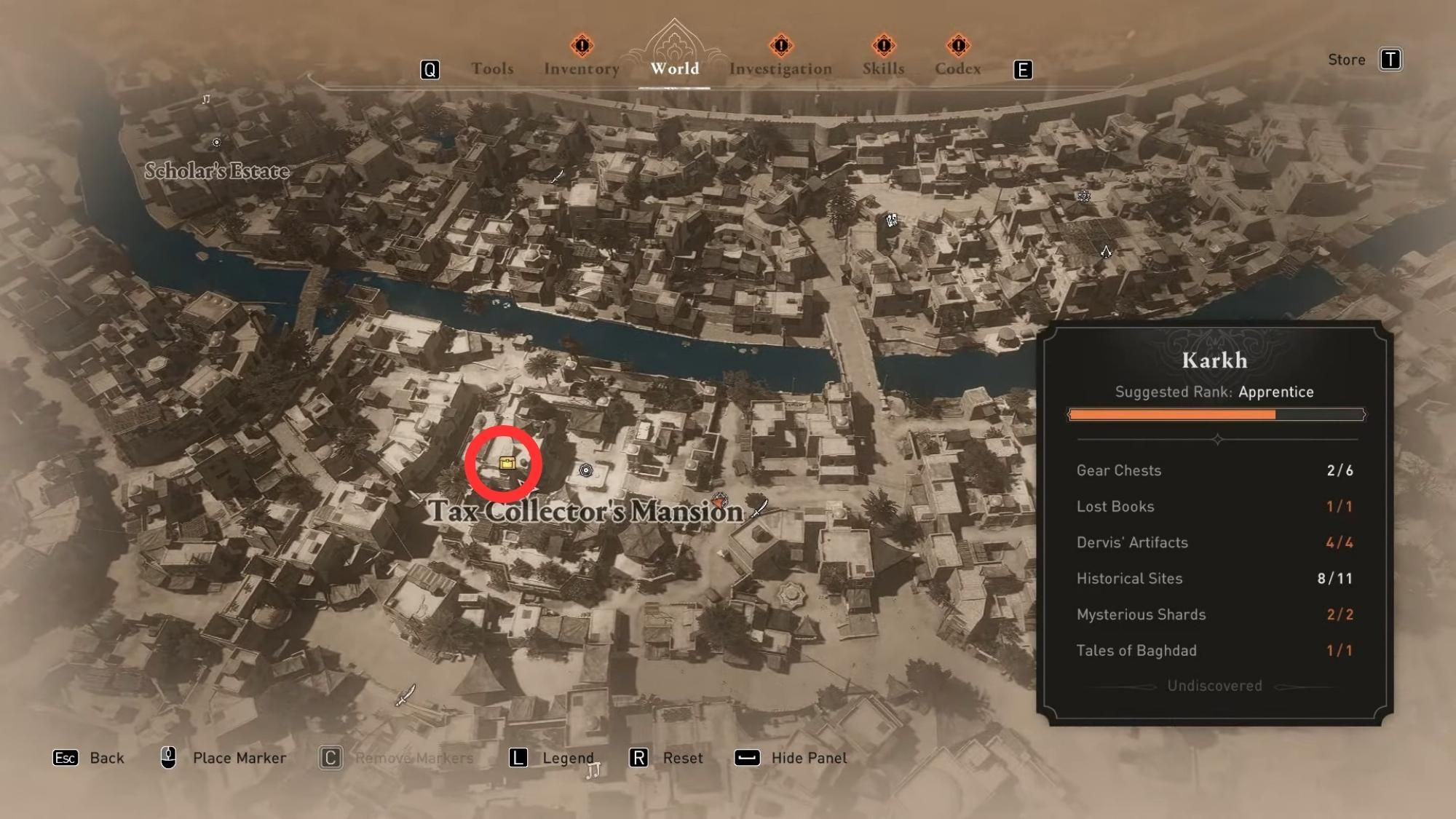Click the Assassin's Bureau emblem on the map
The image size is (1456, 819).
pyautogui.click(x=1106, y=253)
